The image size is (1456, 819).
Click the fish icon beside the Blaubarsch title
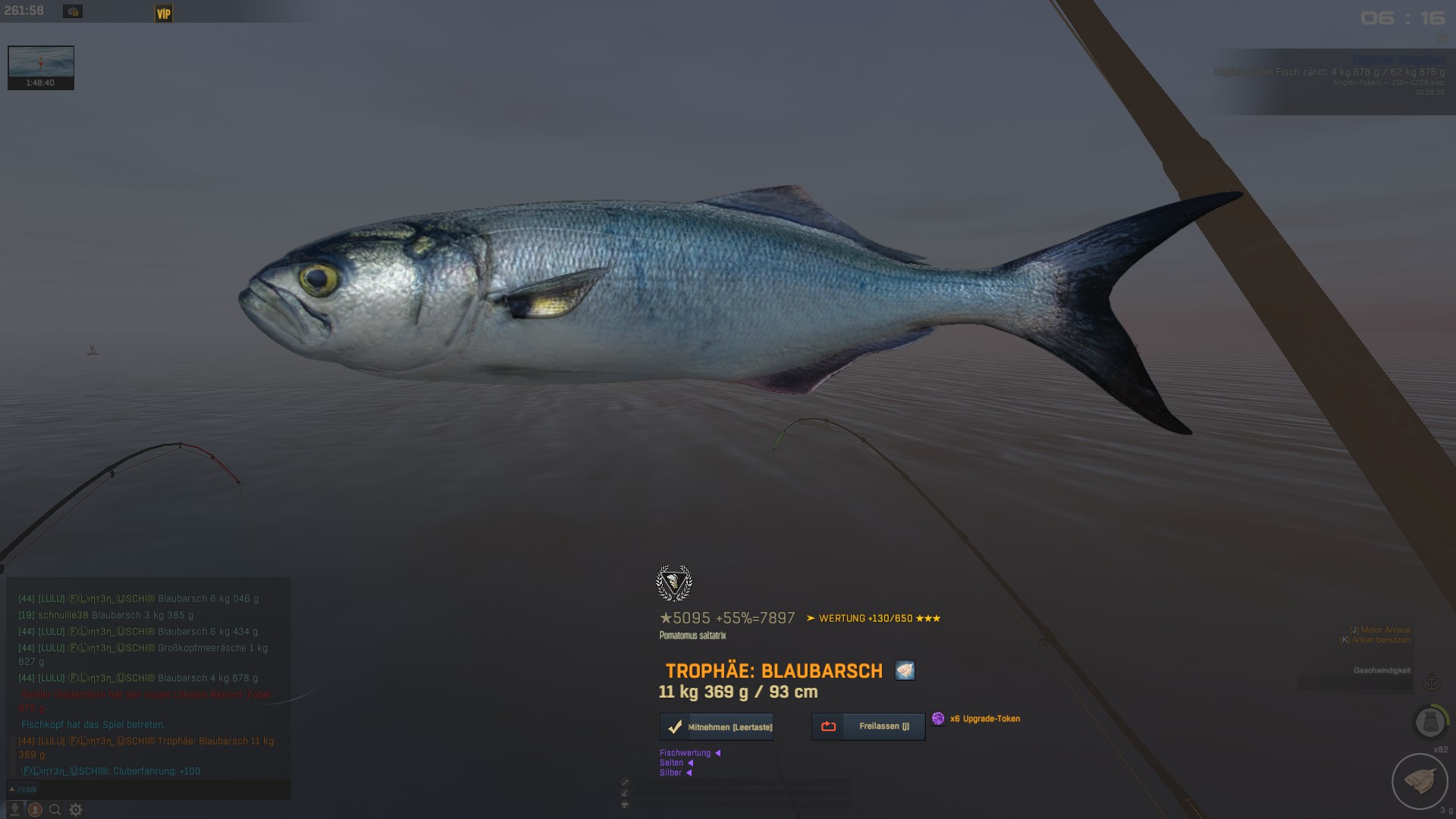[x=905, y=670]
